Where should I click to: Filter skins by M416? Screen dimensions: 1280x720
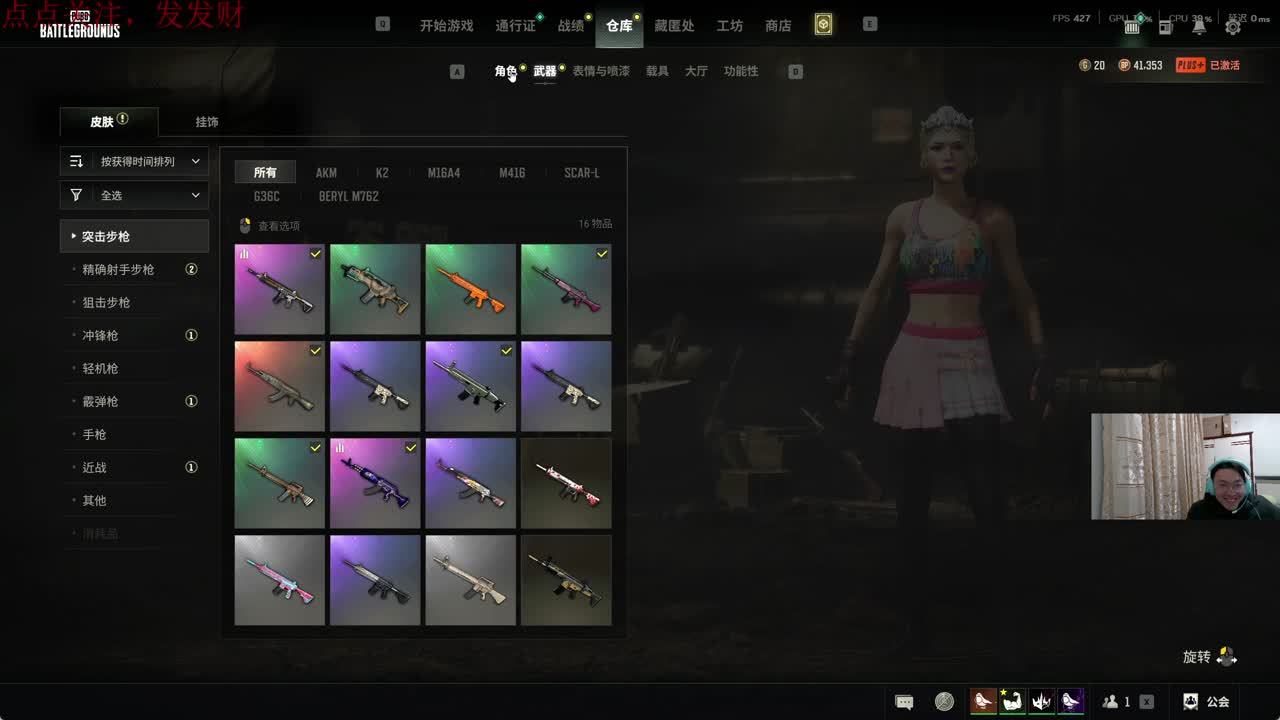tap(512, 173)
